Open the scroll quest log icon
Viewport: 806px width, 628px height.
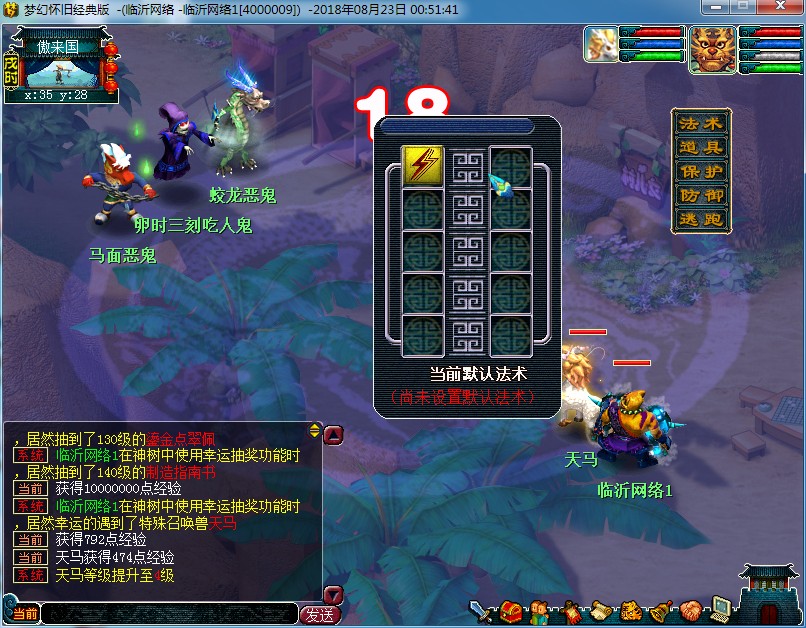(x=600, y=609)
